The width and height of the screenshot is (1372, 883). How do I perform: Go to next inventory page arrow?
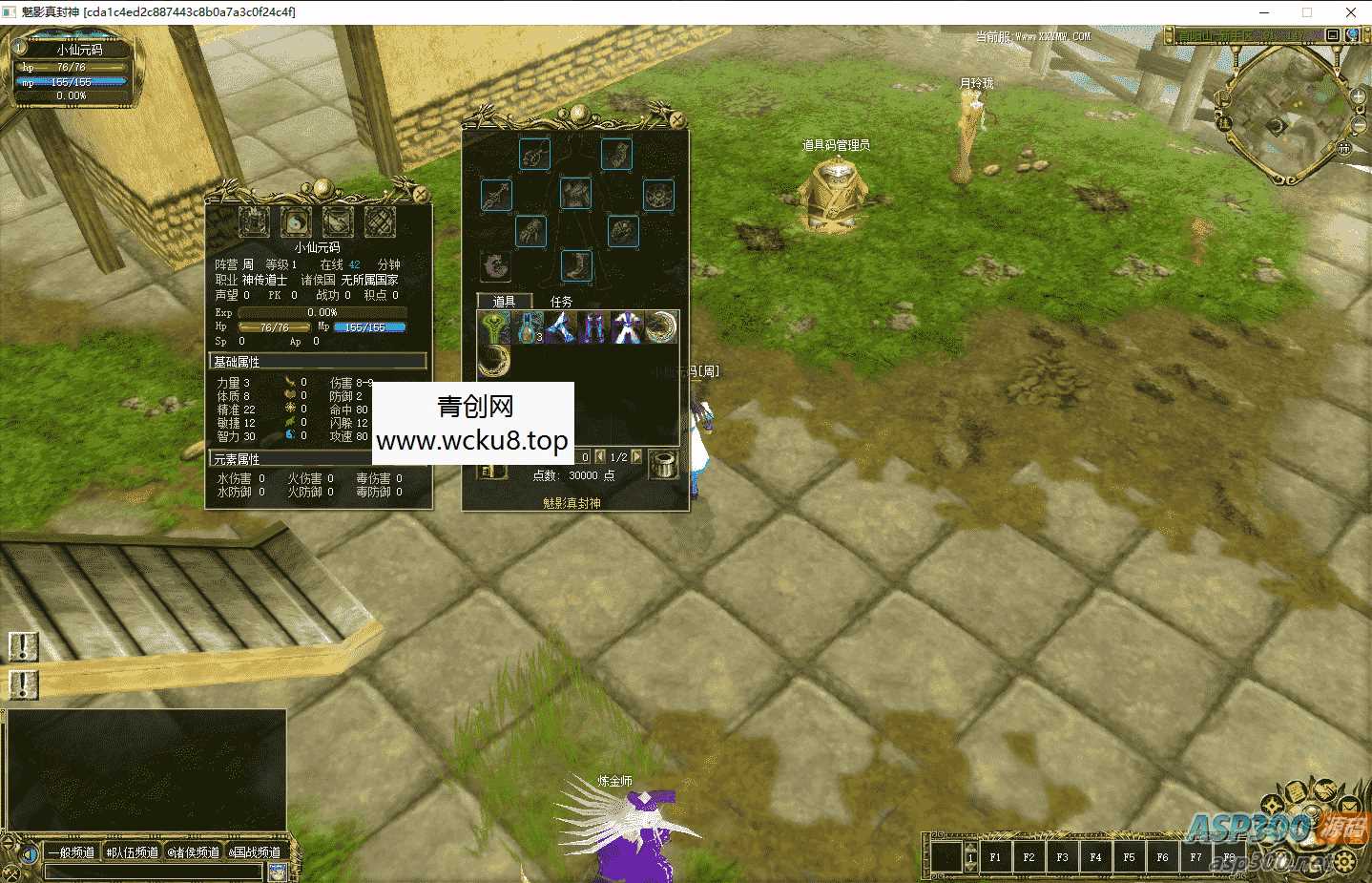pos(636,457)
